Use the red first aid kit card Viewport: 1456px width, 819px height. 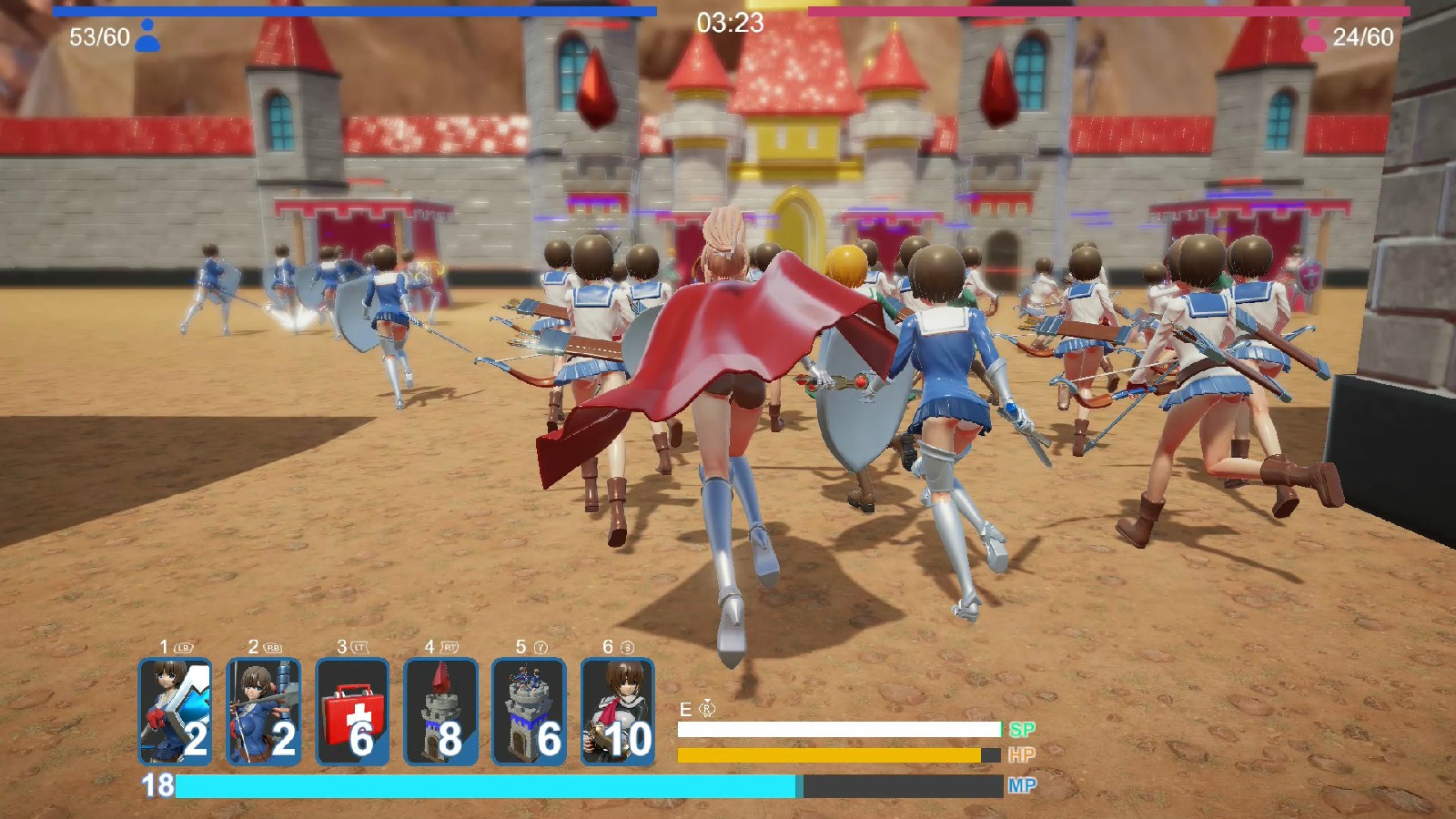pos(352,712)
